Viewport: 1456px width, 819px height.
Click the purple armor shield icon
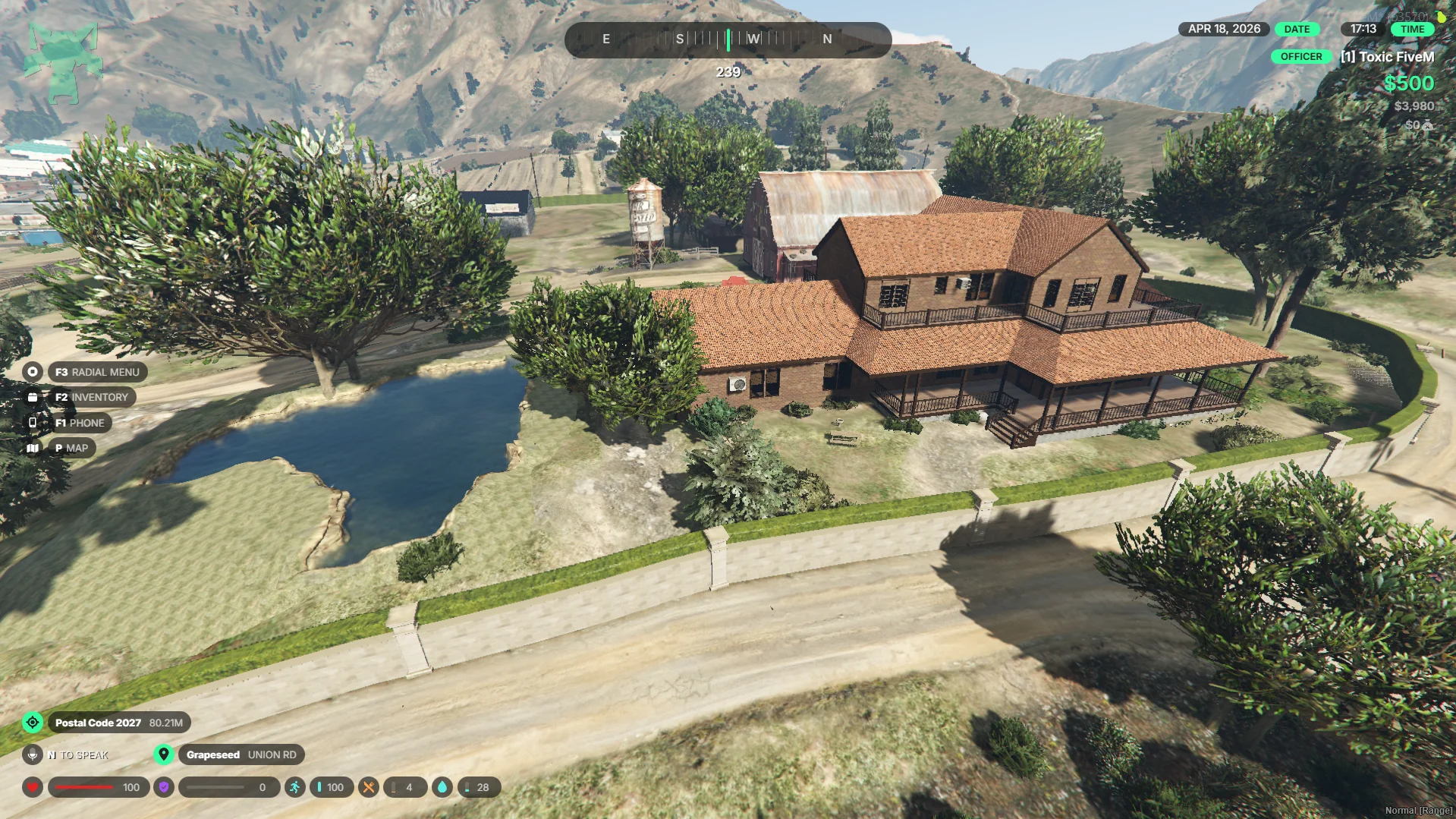(x=164, y=787)
